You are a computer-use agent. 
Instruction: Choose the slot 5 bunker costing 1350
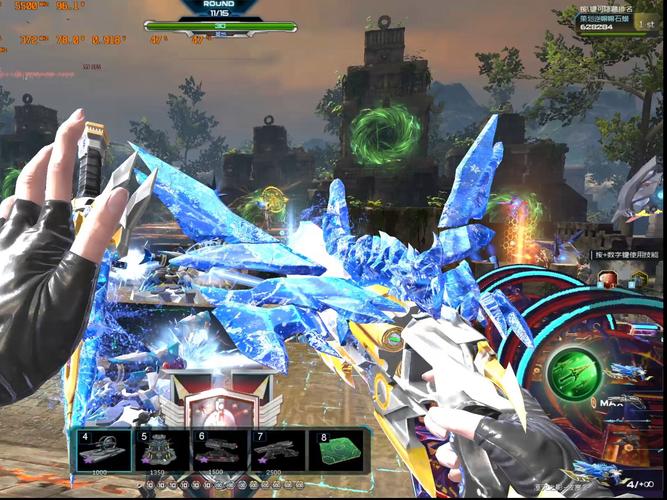[161, 450]
